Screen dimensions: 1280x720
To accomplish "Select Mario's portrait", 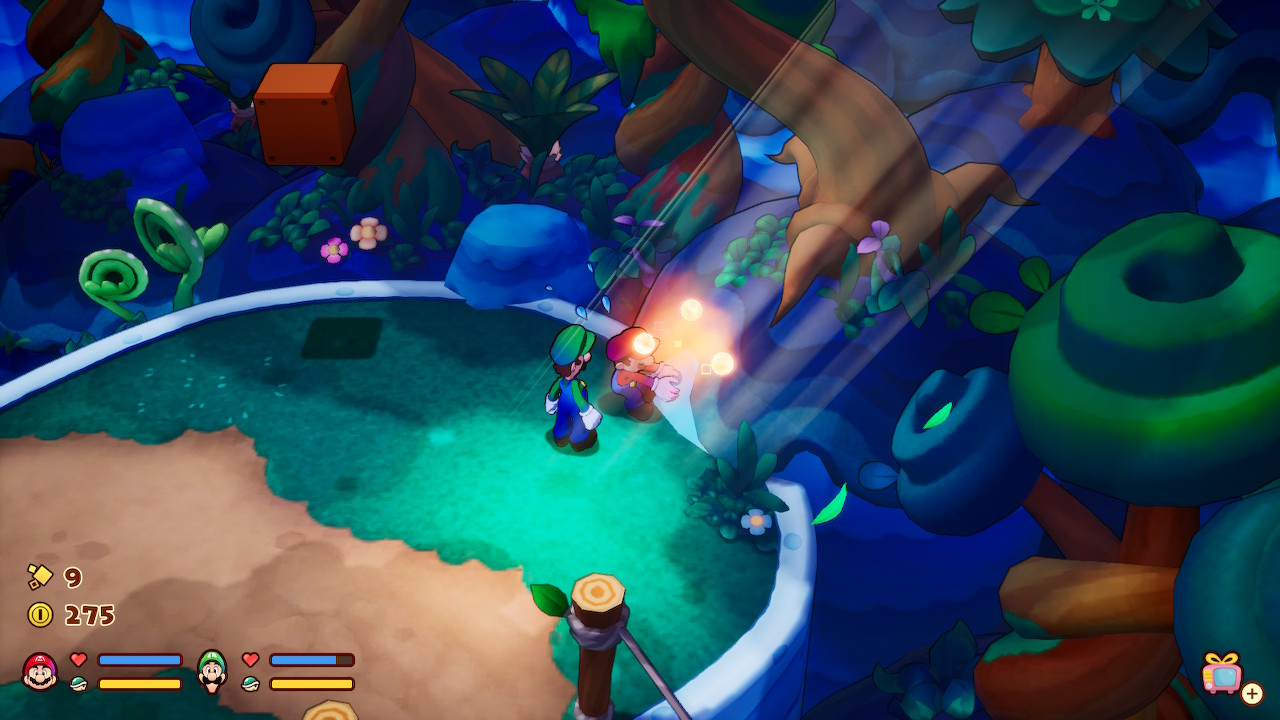I will (x=40, y=671).
